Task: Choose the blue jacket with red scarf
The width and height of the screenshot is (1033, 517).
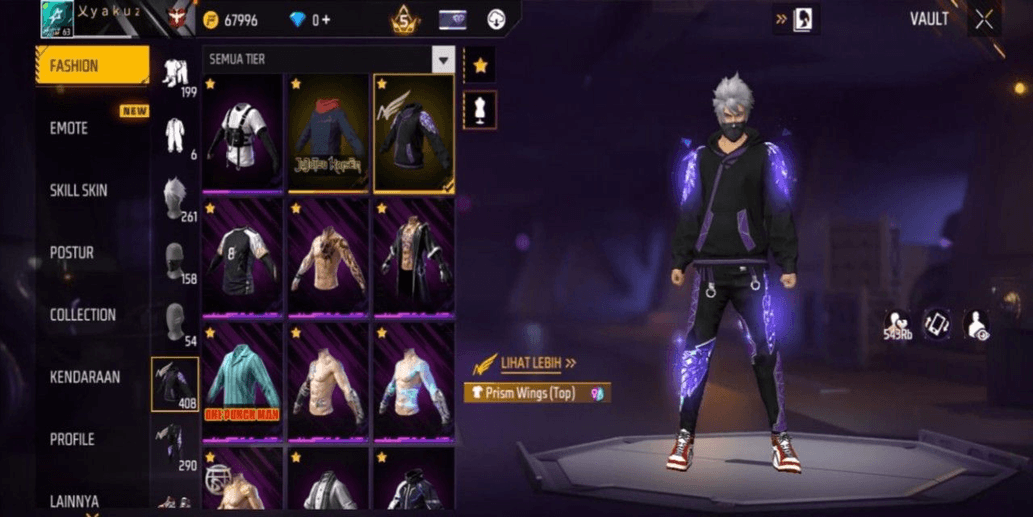Action: [328, 133]
